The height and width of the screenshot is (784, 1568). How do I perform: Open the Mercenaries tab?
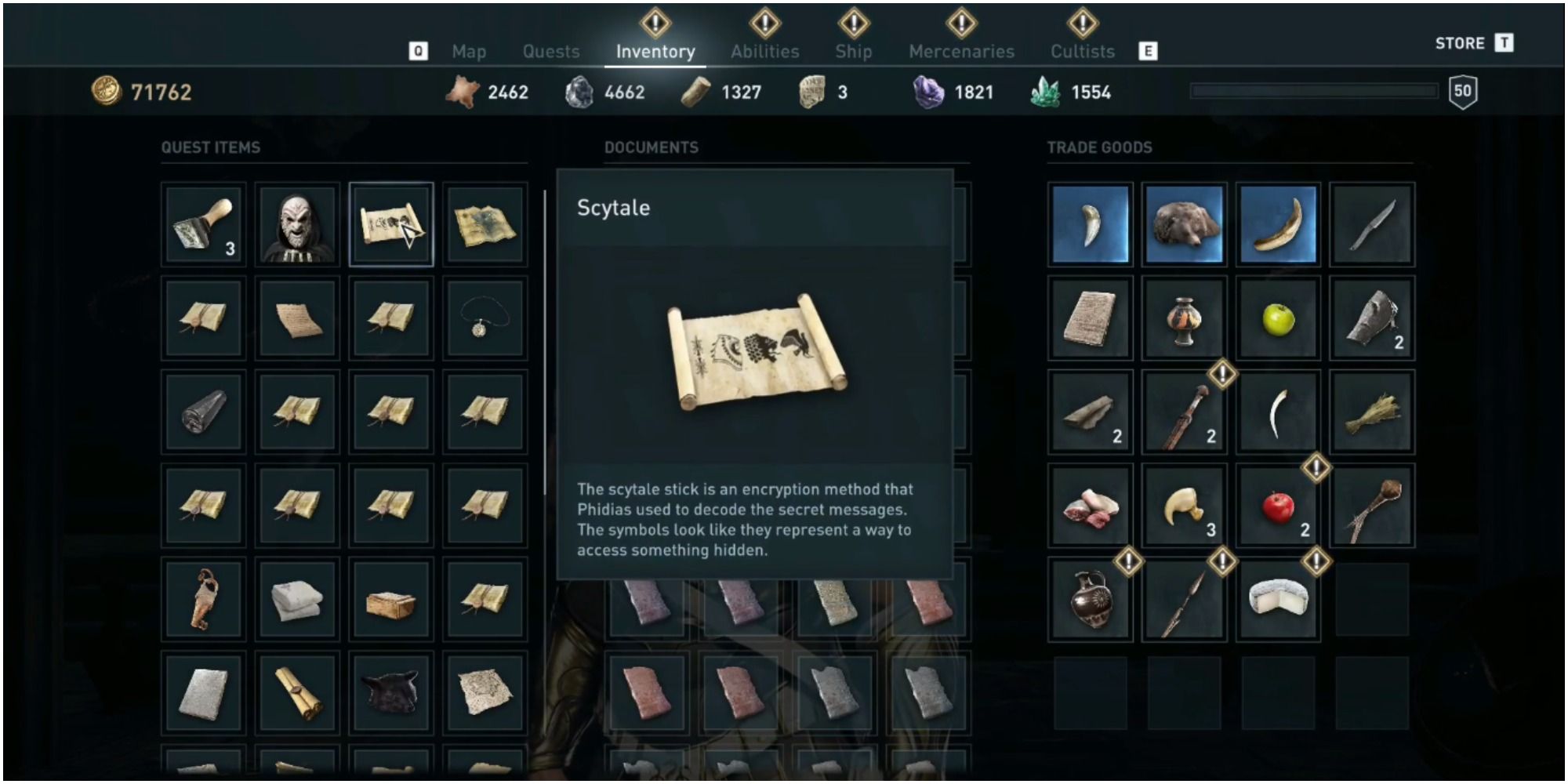(961, 51)
